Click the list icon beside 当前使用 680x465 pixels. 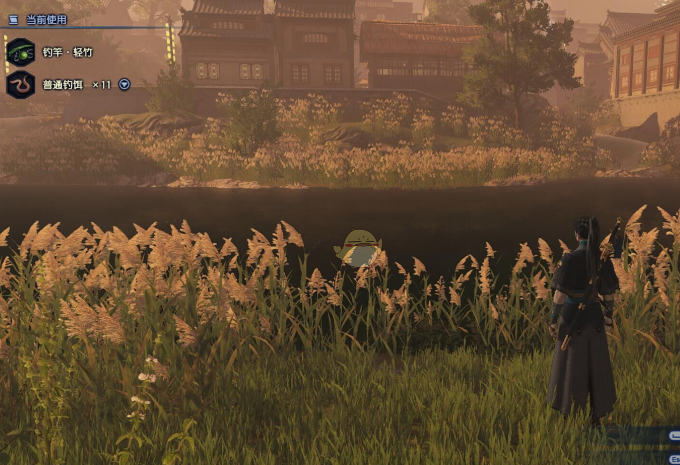[x=13, y=19]
